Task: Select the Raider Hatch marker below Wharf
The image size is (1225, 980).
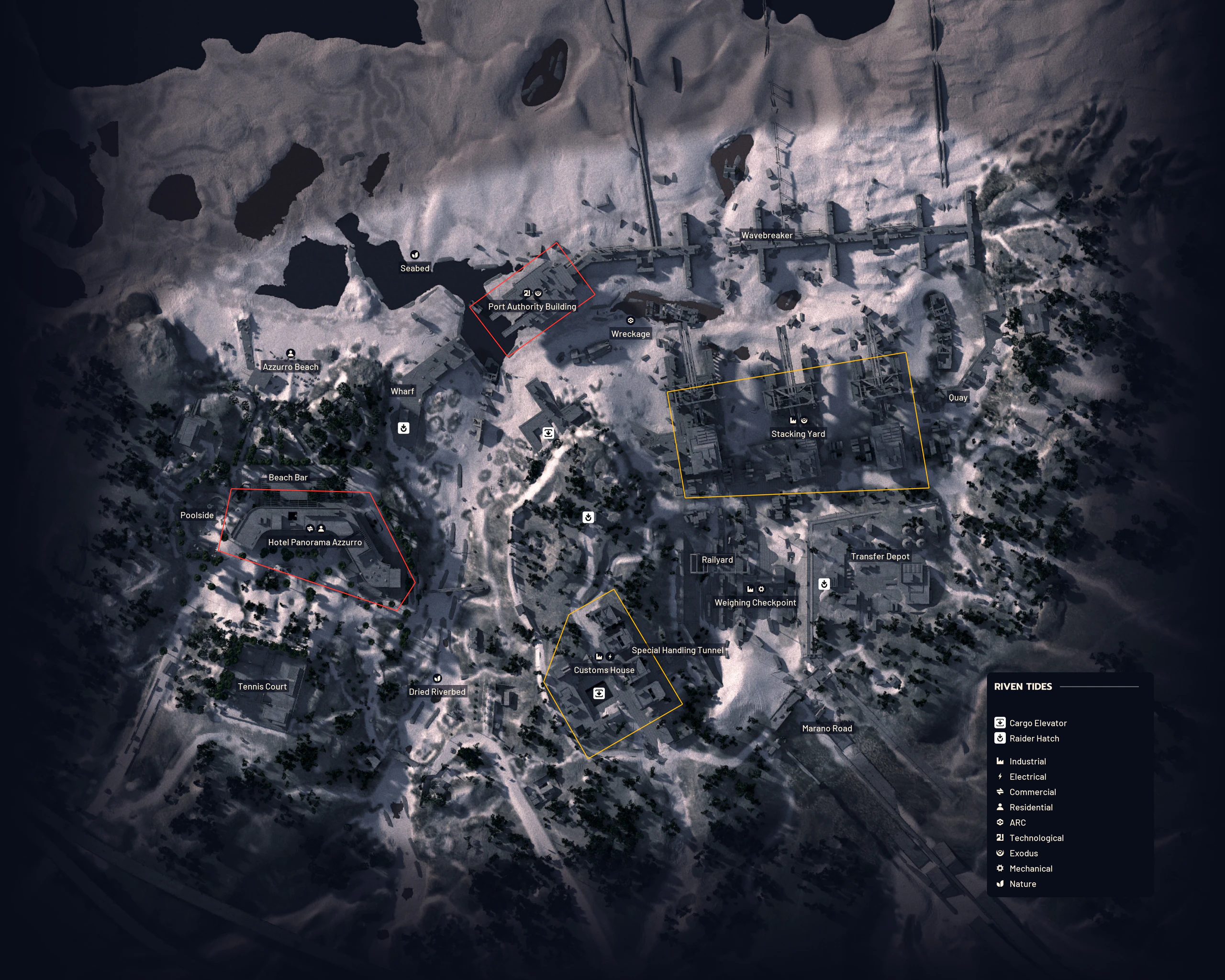Action: pos(403,428)
